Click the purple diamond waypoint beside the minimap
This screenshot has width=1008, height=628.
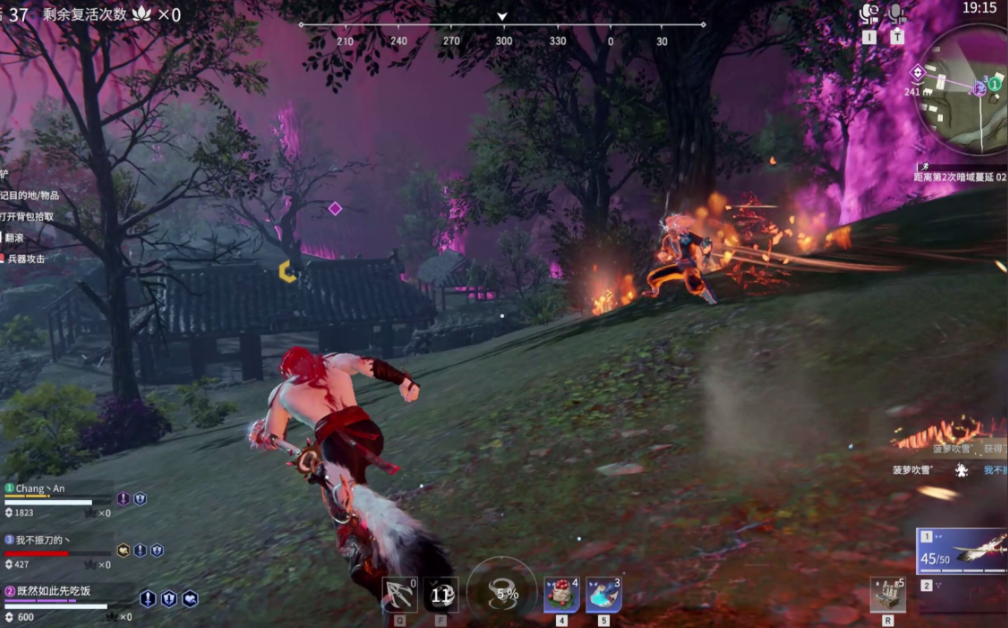(917, 72)
